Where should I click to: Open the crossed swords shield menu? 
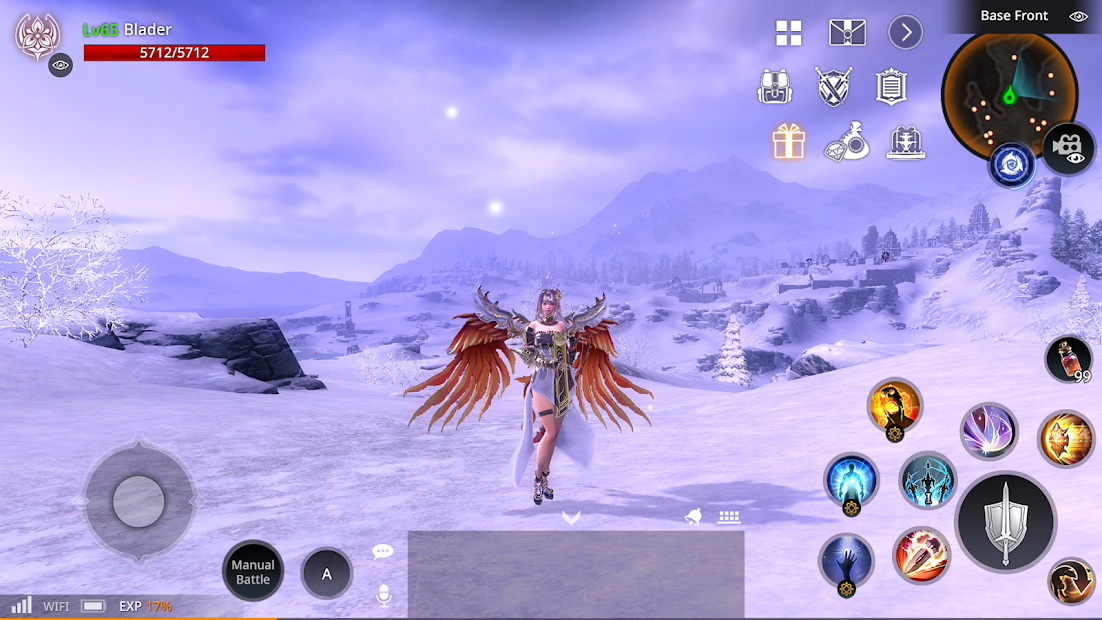833,87
